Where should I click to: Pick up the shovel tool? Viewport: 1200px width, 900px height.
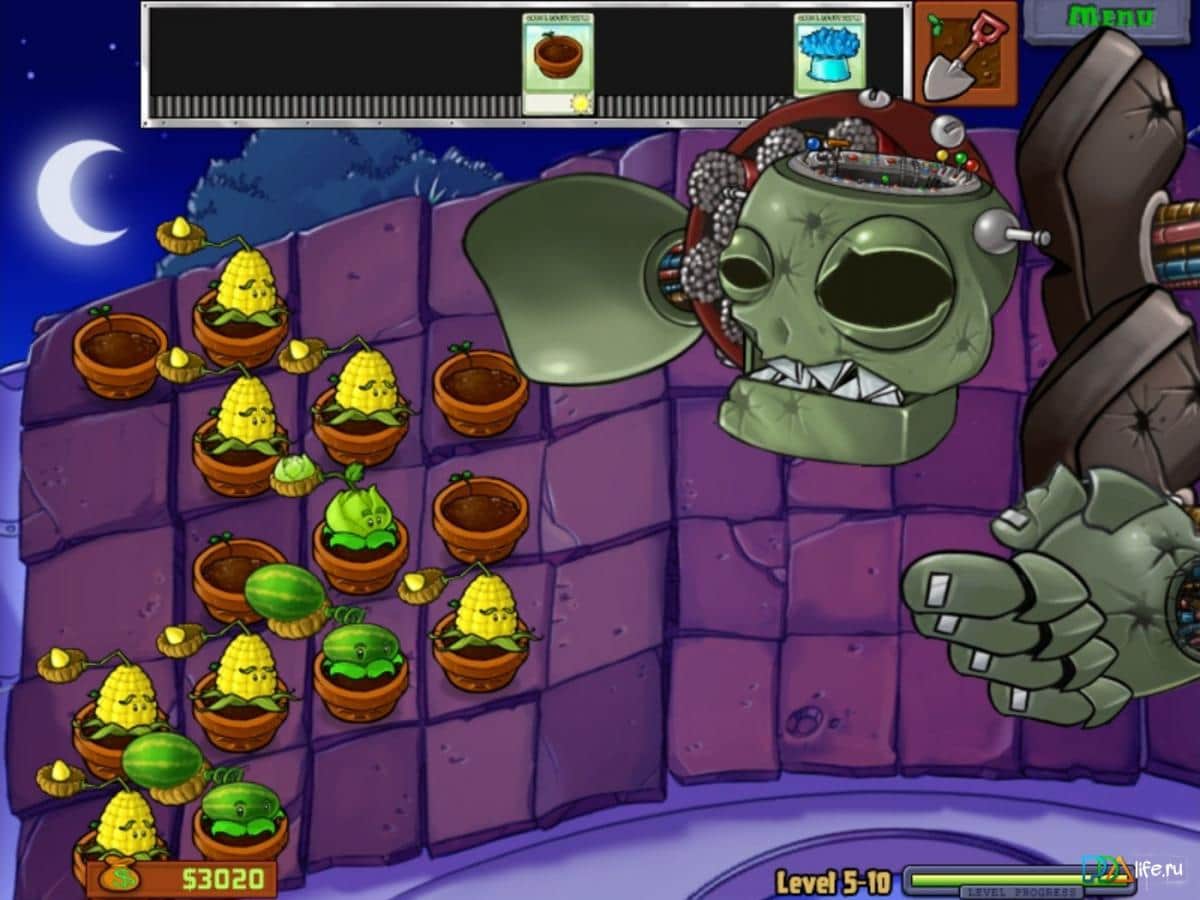coord(965,55)
